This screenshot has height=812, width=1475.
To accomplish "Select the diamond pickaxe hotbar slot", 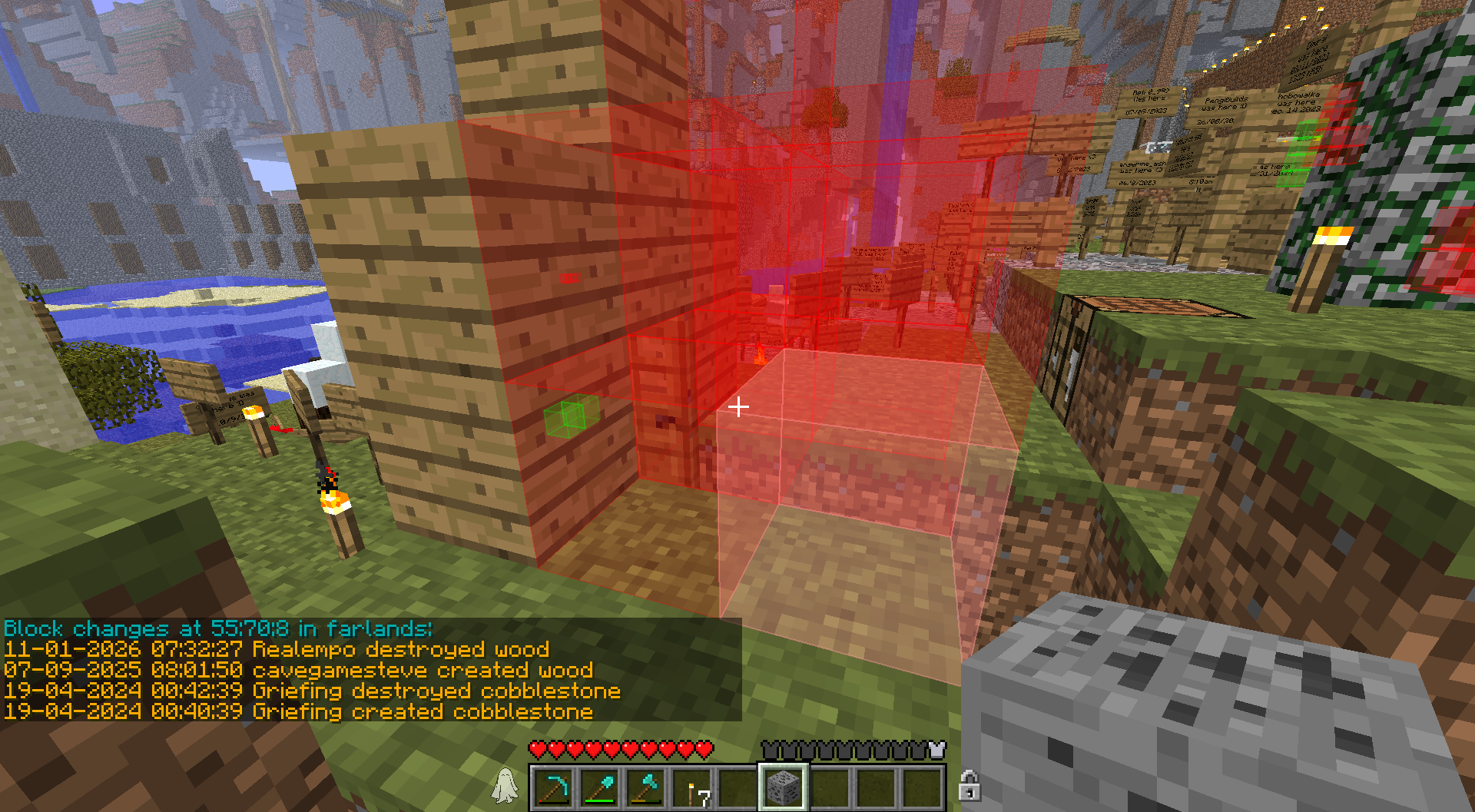I will [x=553, y=787].
